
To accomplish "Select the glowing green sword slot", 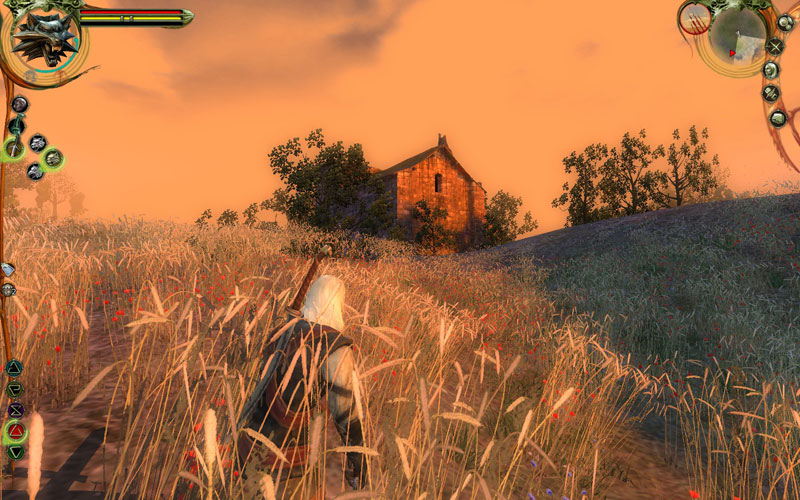I will coord(14,150).
